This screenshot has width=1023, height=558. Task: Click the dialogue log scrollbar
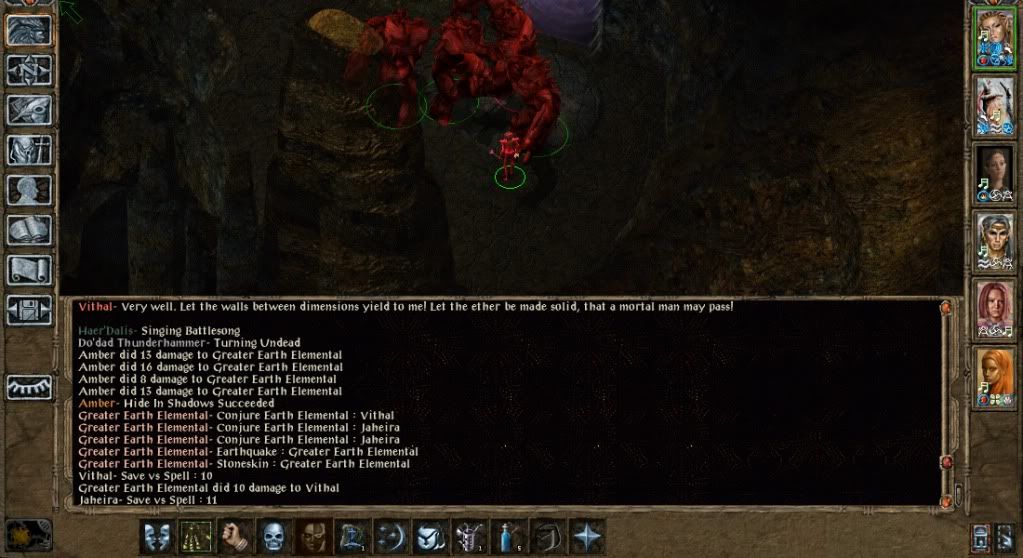946,400
